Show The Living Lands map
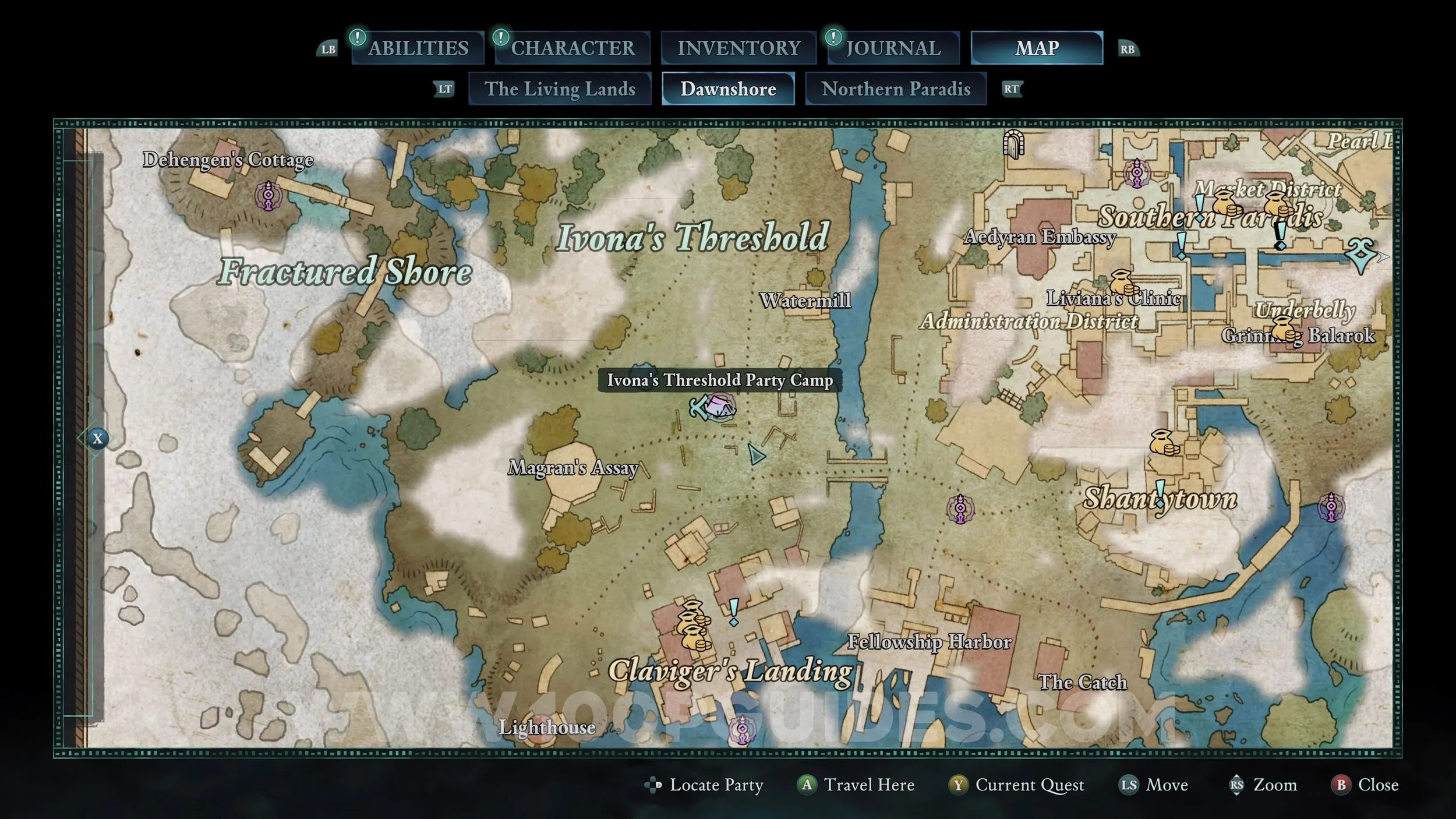This screenshot has height=819, width=1456. (560, 89)
